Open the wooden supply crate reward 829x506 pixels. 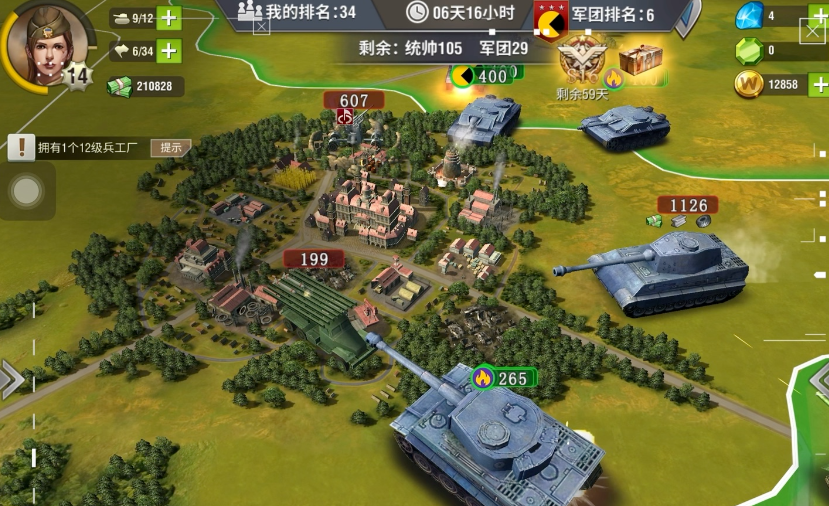pos(639,62)
